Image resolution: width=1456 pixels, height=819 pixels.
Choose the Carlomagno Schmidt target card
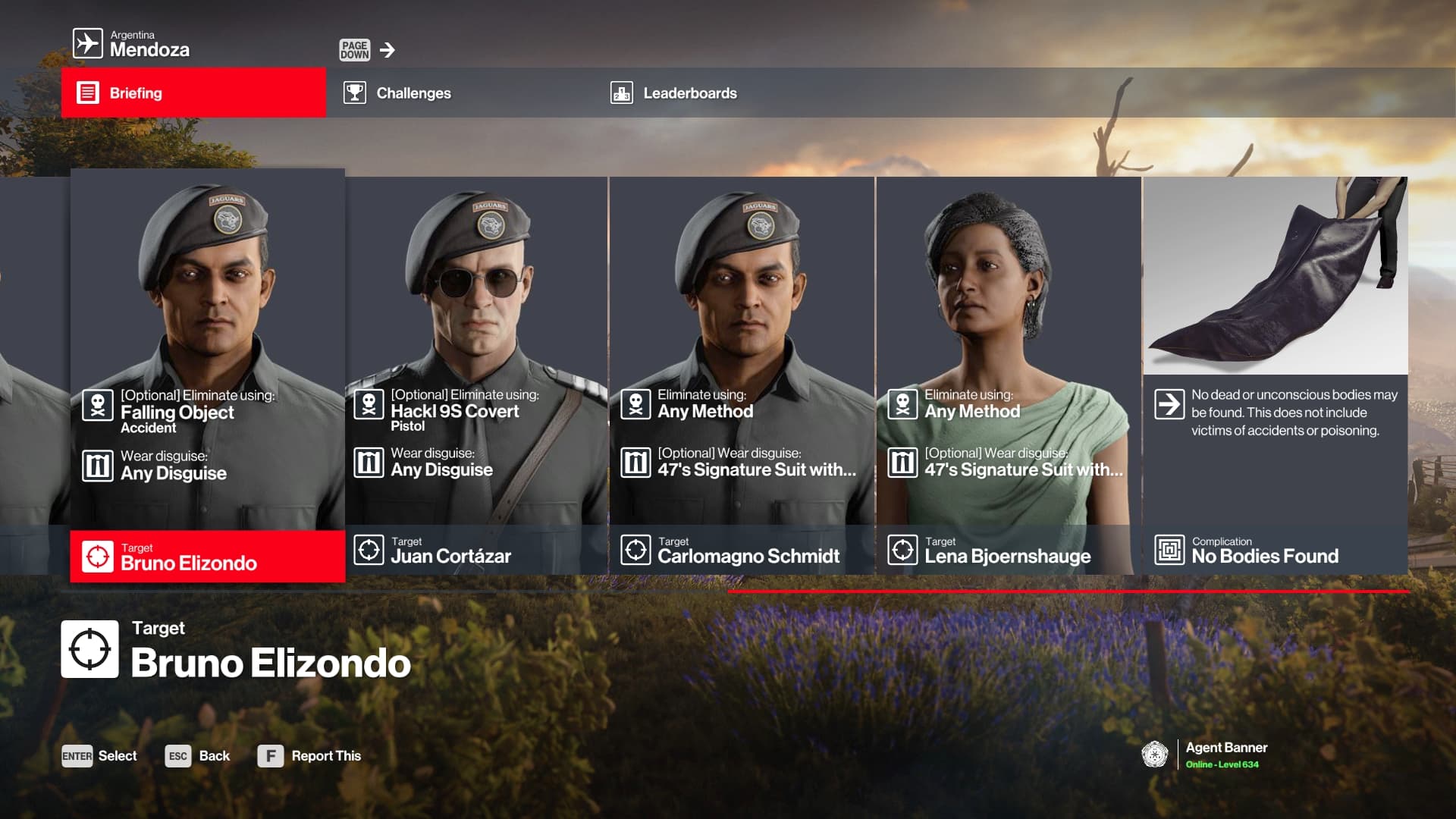742,375
